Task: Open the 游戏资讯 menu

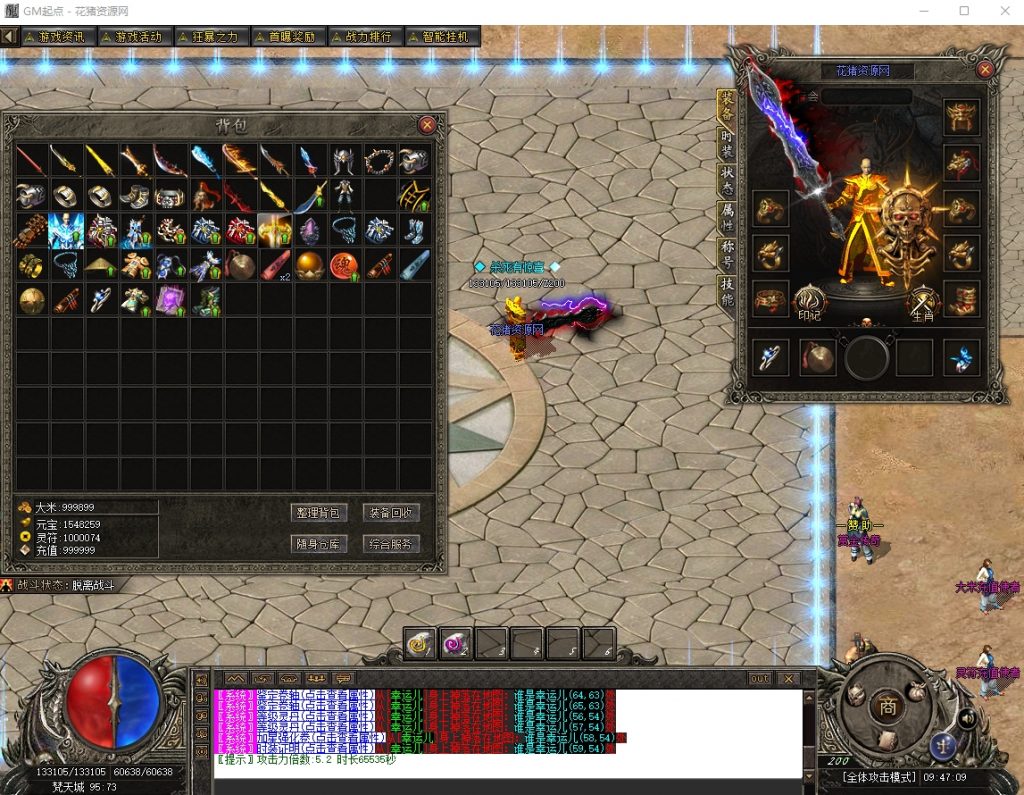Action: 60,36
